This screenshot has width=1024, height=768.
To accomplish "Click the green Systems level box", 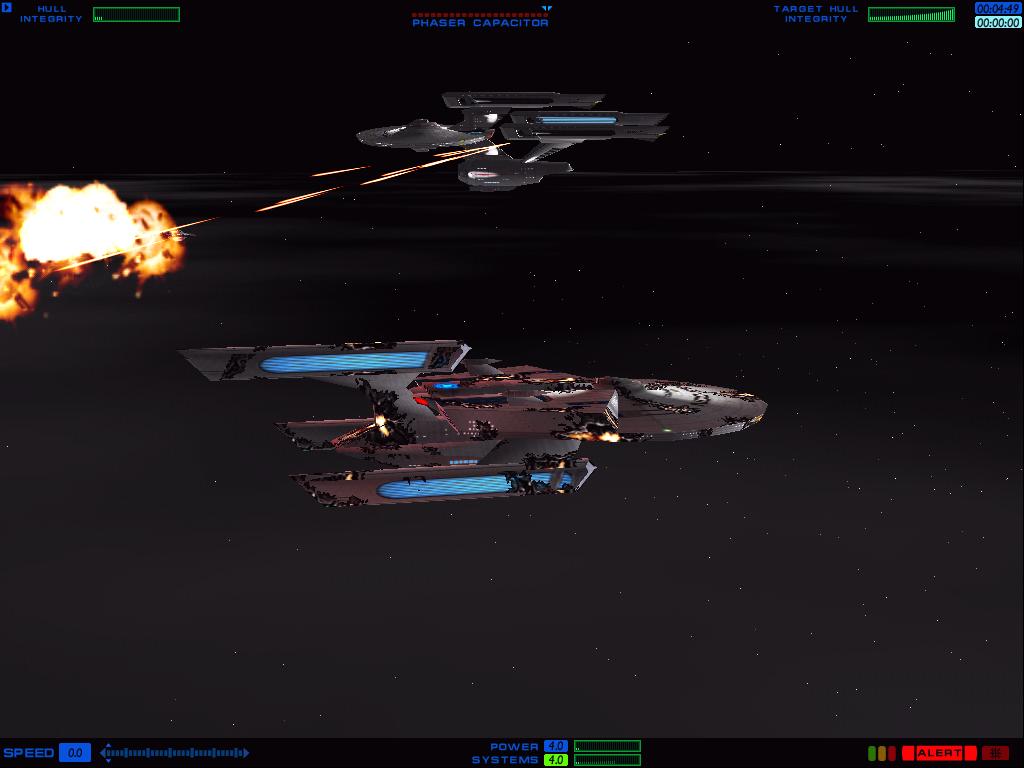I will (x=555, y=760).
